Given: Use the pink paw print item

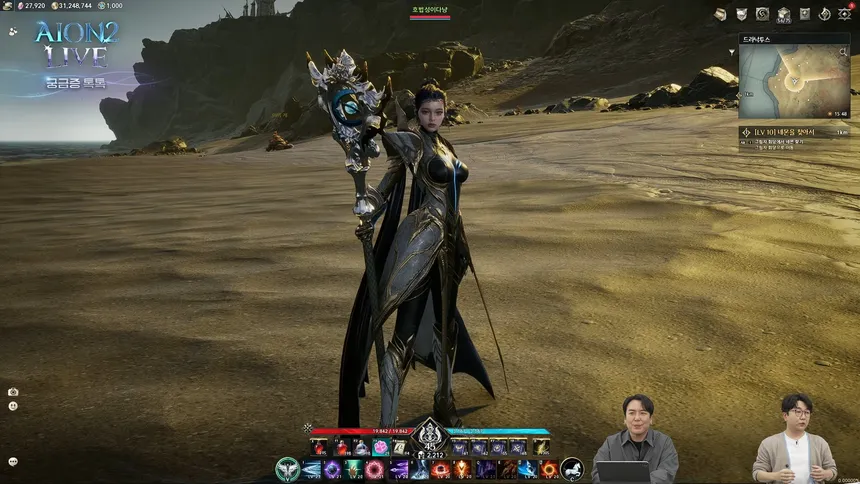Looking at the screenshot, I should click(x=381, y=447).
